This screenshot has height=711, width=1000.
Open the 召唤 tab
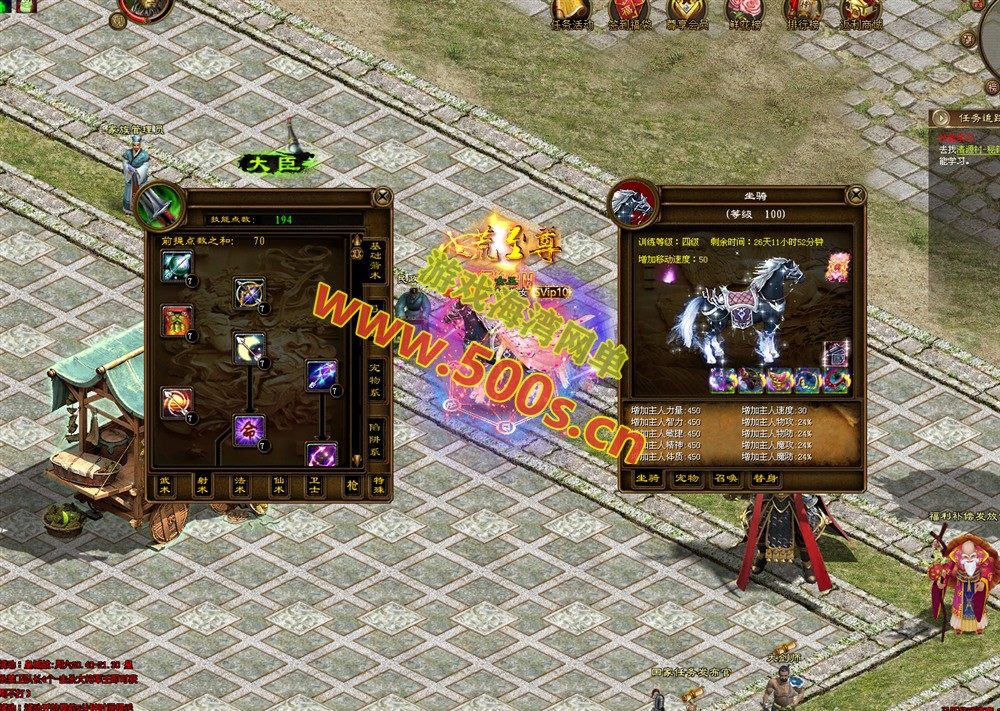(725, 479)
